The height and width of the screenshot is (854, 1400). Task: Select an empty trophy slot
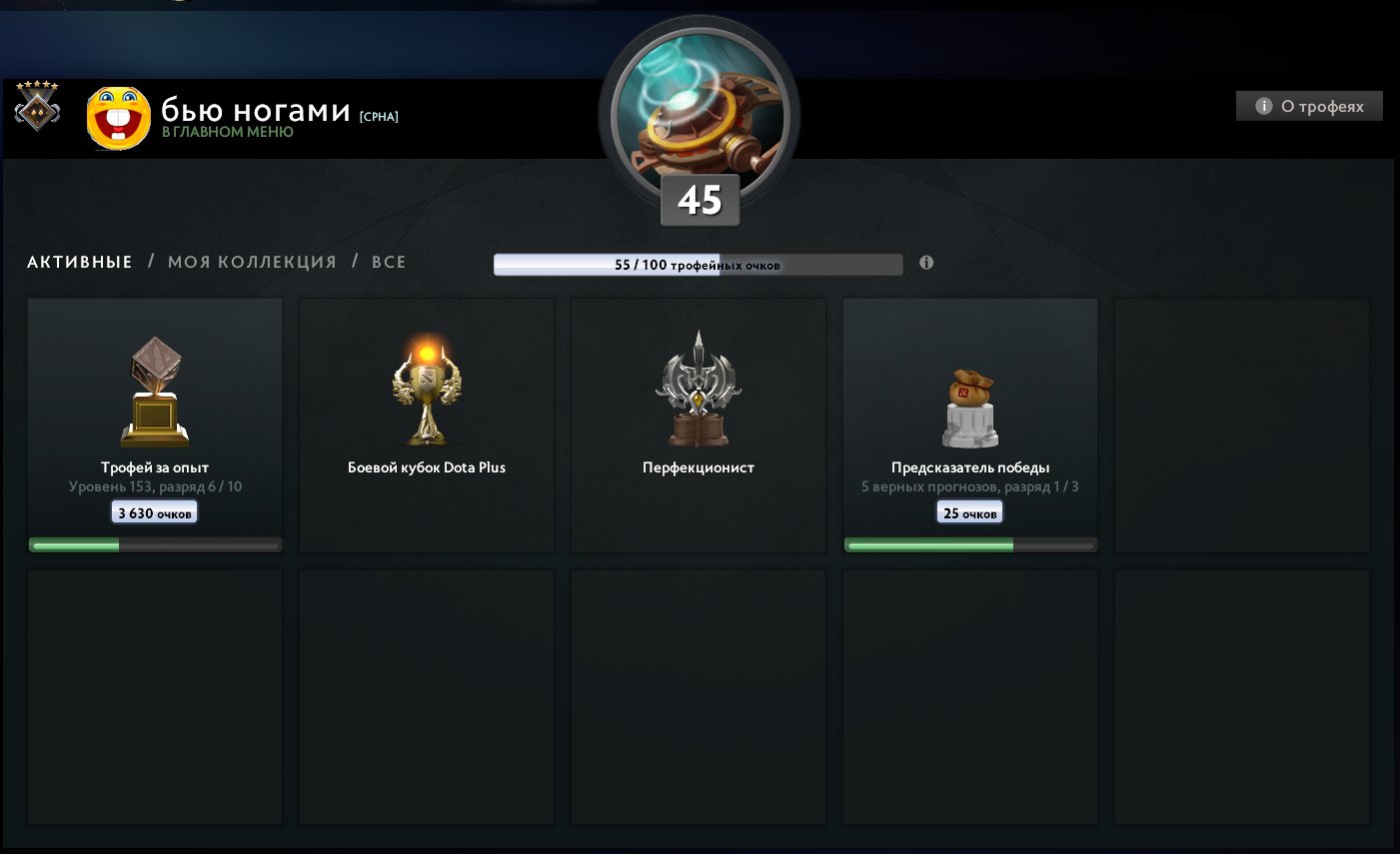click(1241, 425)
